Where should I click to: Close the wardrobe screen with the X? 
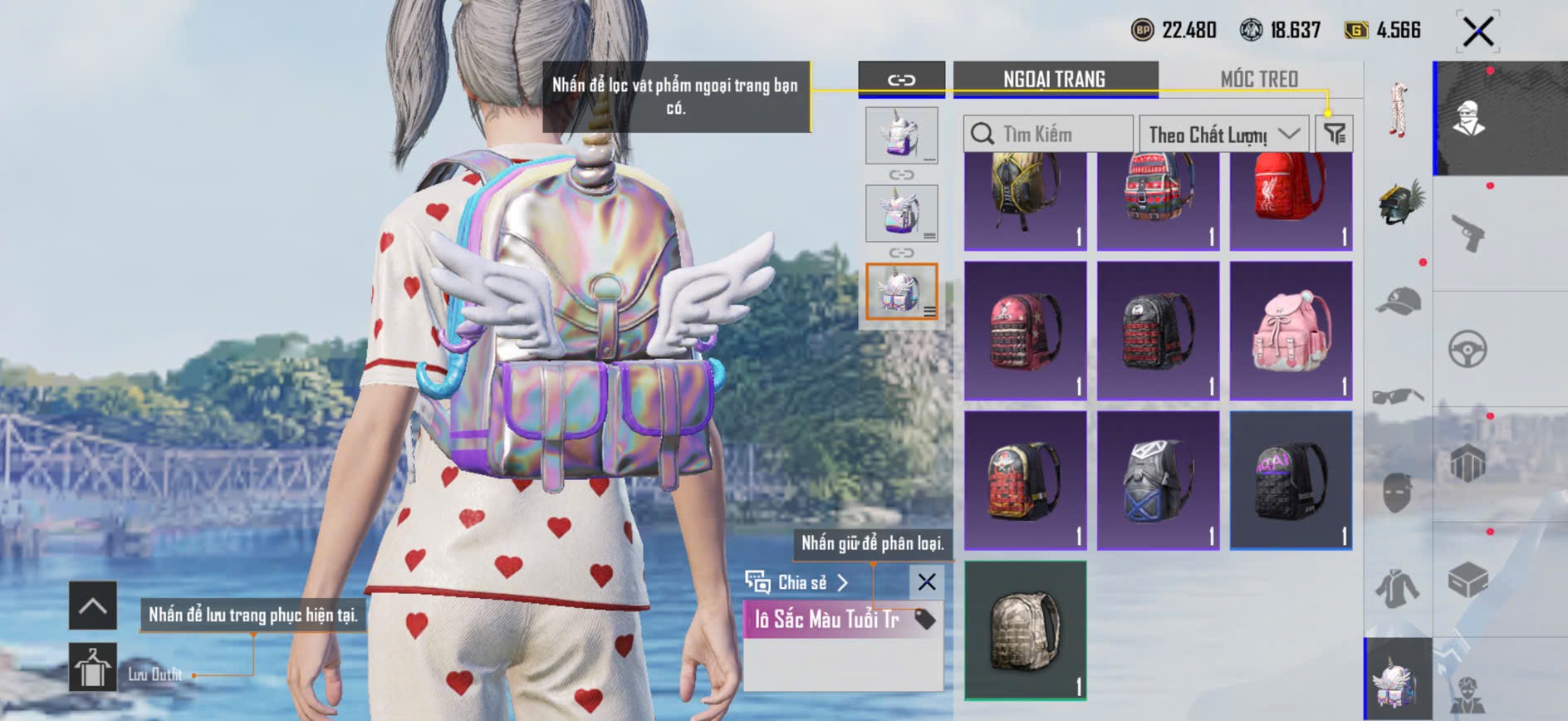coord(1477,32)
